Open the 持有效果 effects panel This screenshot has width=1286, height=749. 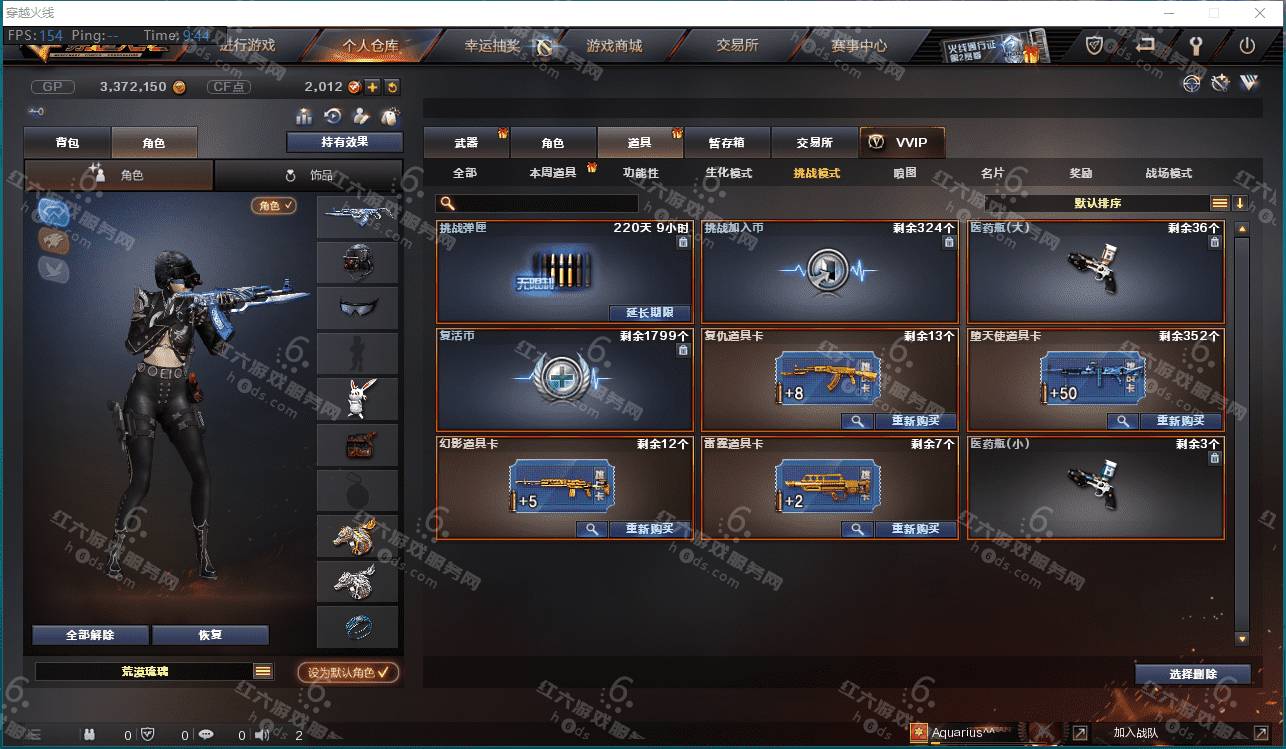coord(344,142)
